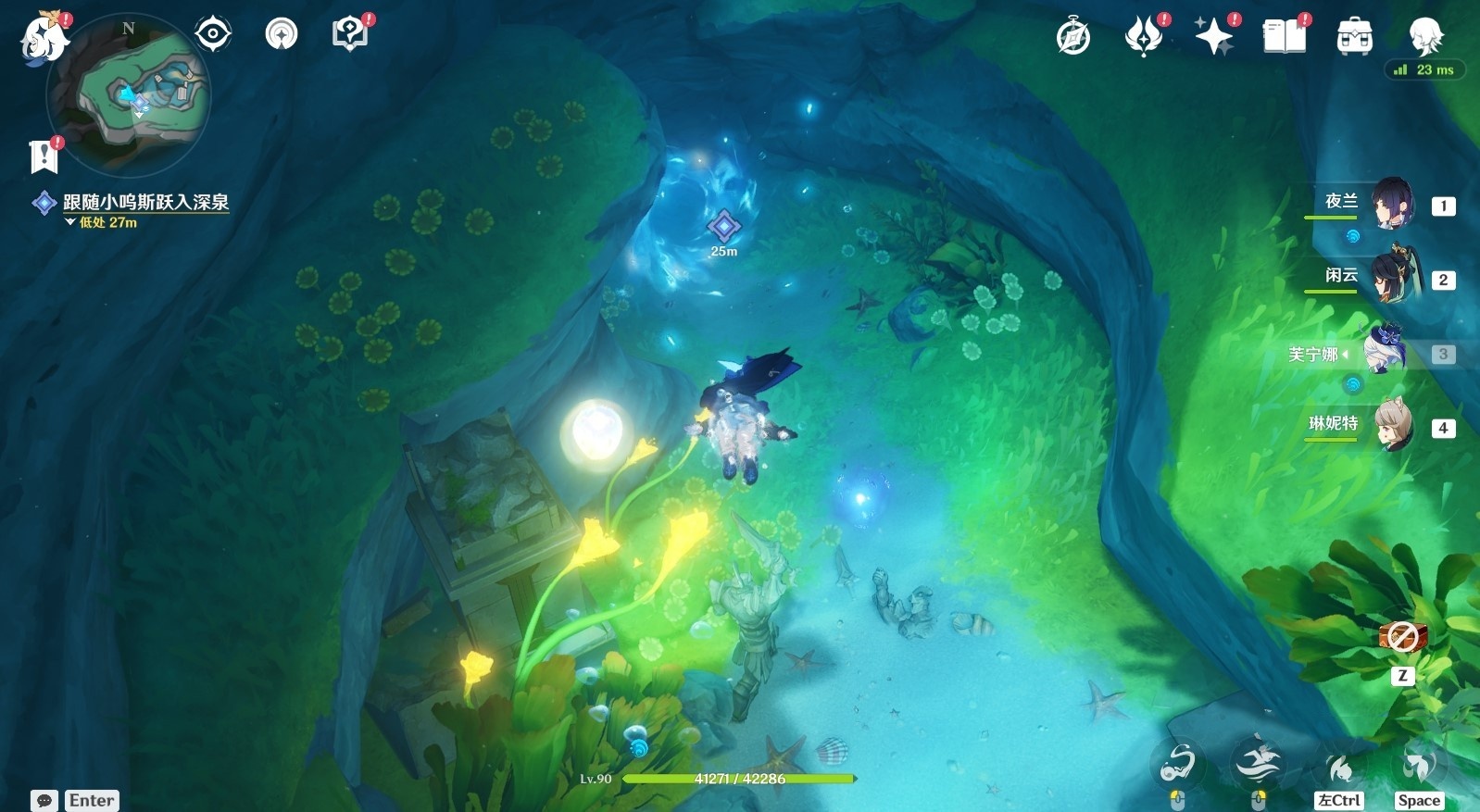Open the adventurer handbook book icon
Screen dimensions: 1480x812
(1284, 37)
